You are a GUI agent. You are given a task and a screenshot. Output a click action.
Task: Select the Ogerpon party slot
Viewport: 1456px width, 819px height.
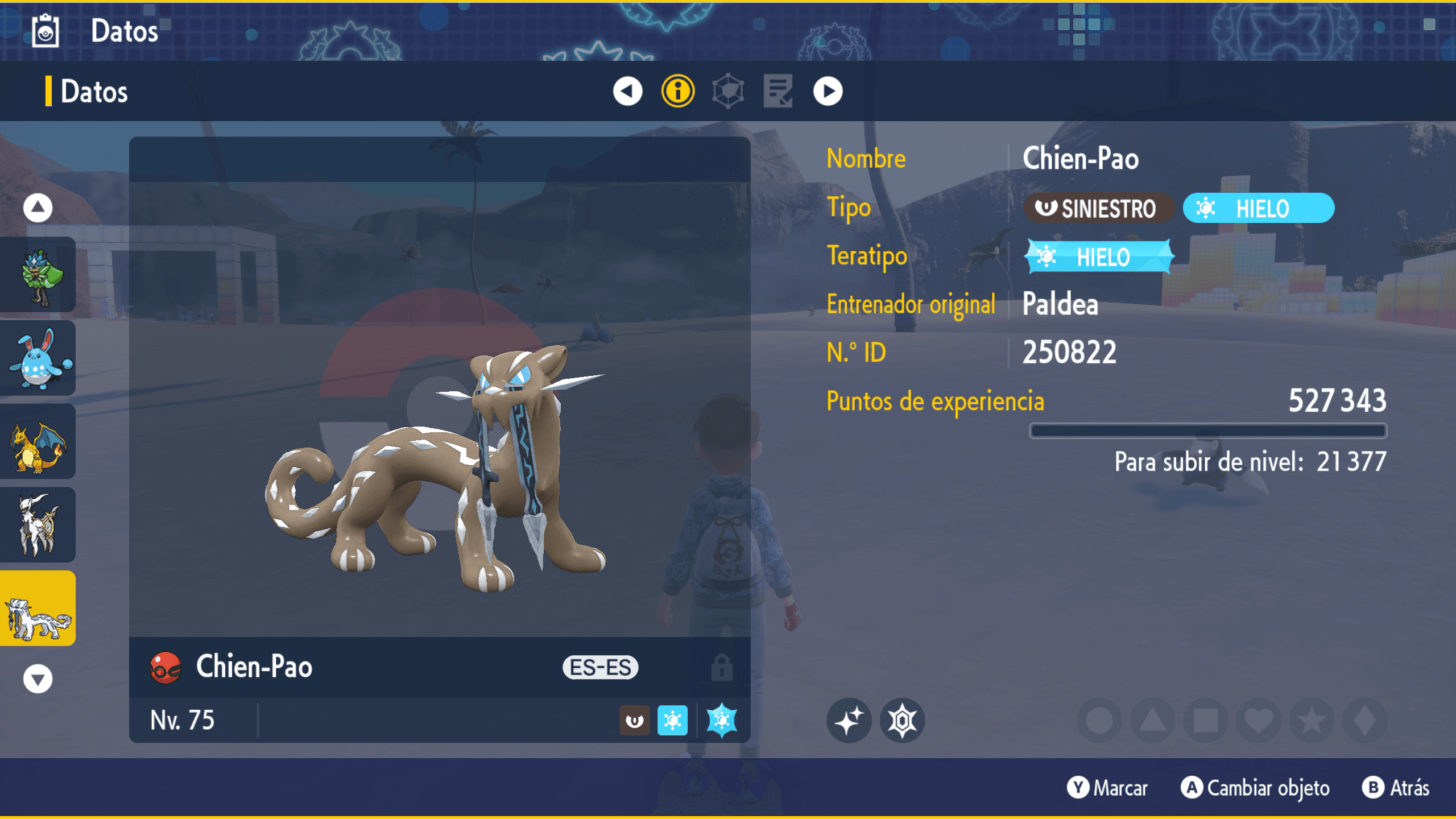point(38,275)
